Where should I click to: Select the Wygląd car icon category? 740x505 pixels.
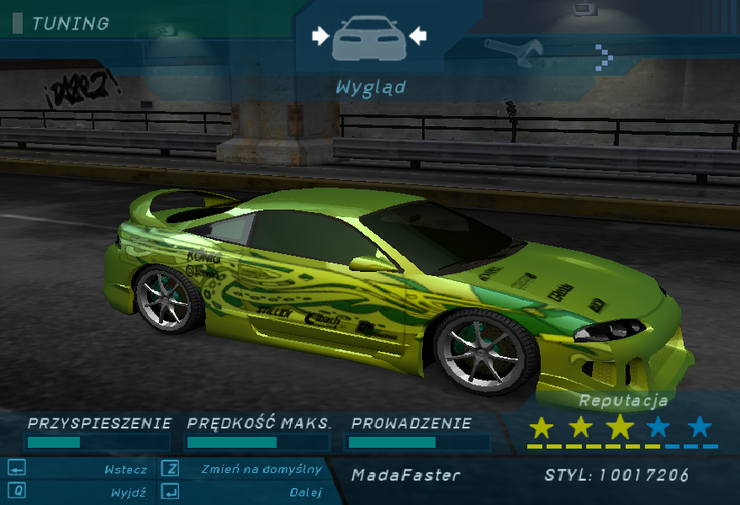point(369,38)
